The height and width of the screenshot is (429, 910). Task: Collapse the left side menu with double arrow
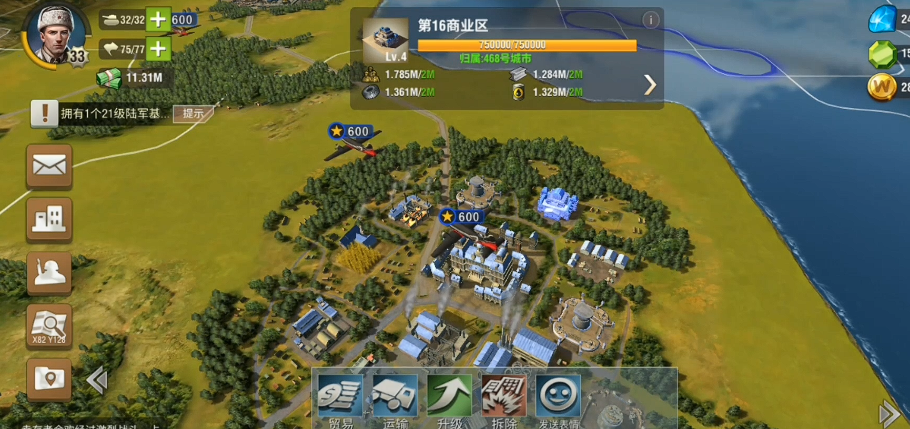coord(97,380)
